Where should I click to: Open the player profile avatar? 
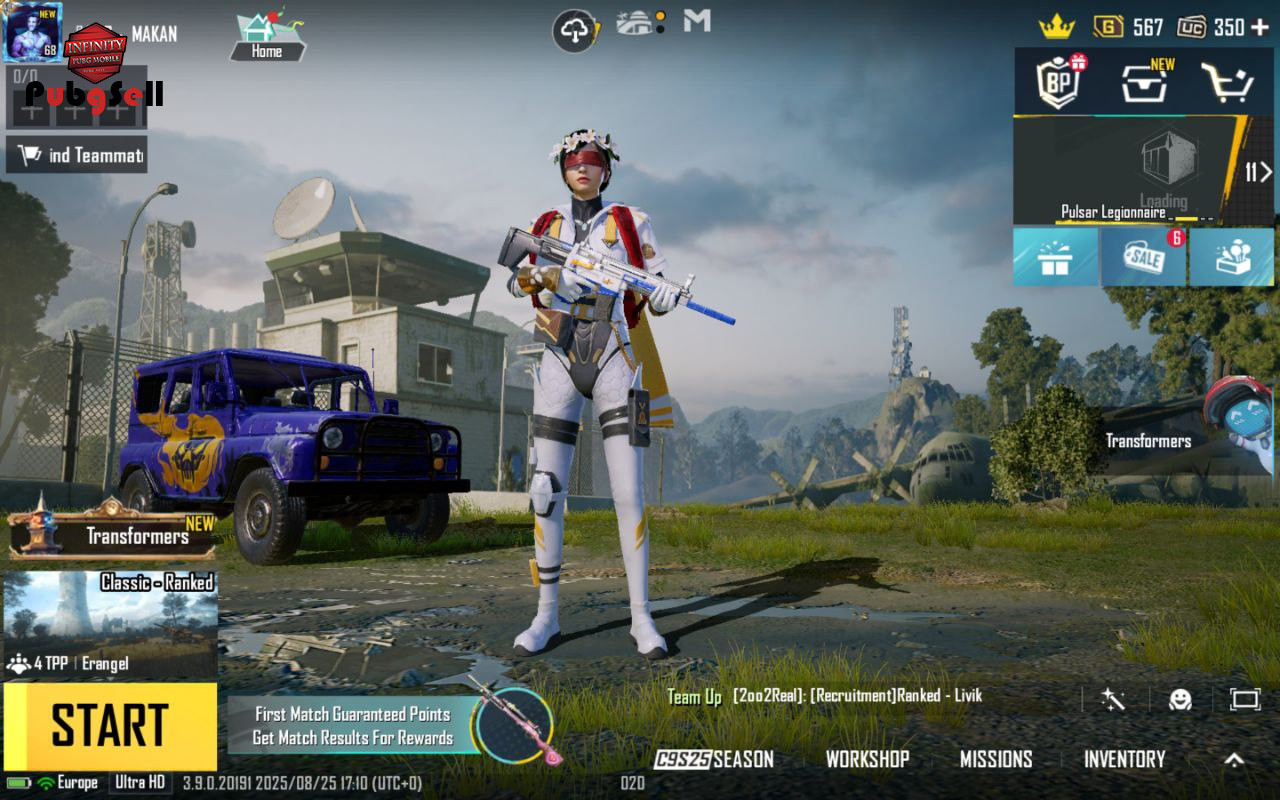33,32
